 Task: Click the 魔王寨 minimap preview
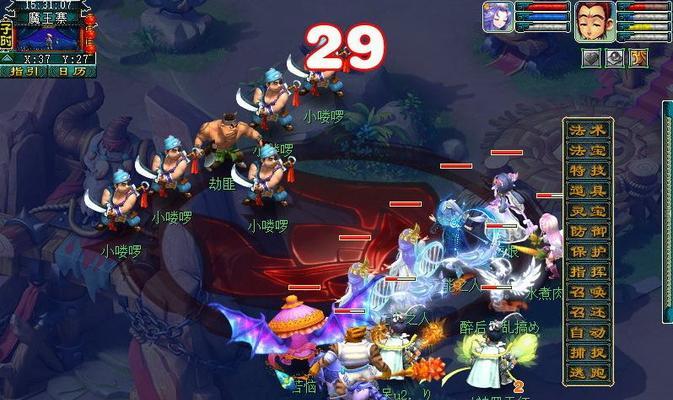tap(48, 39)
